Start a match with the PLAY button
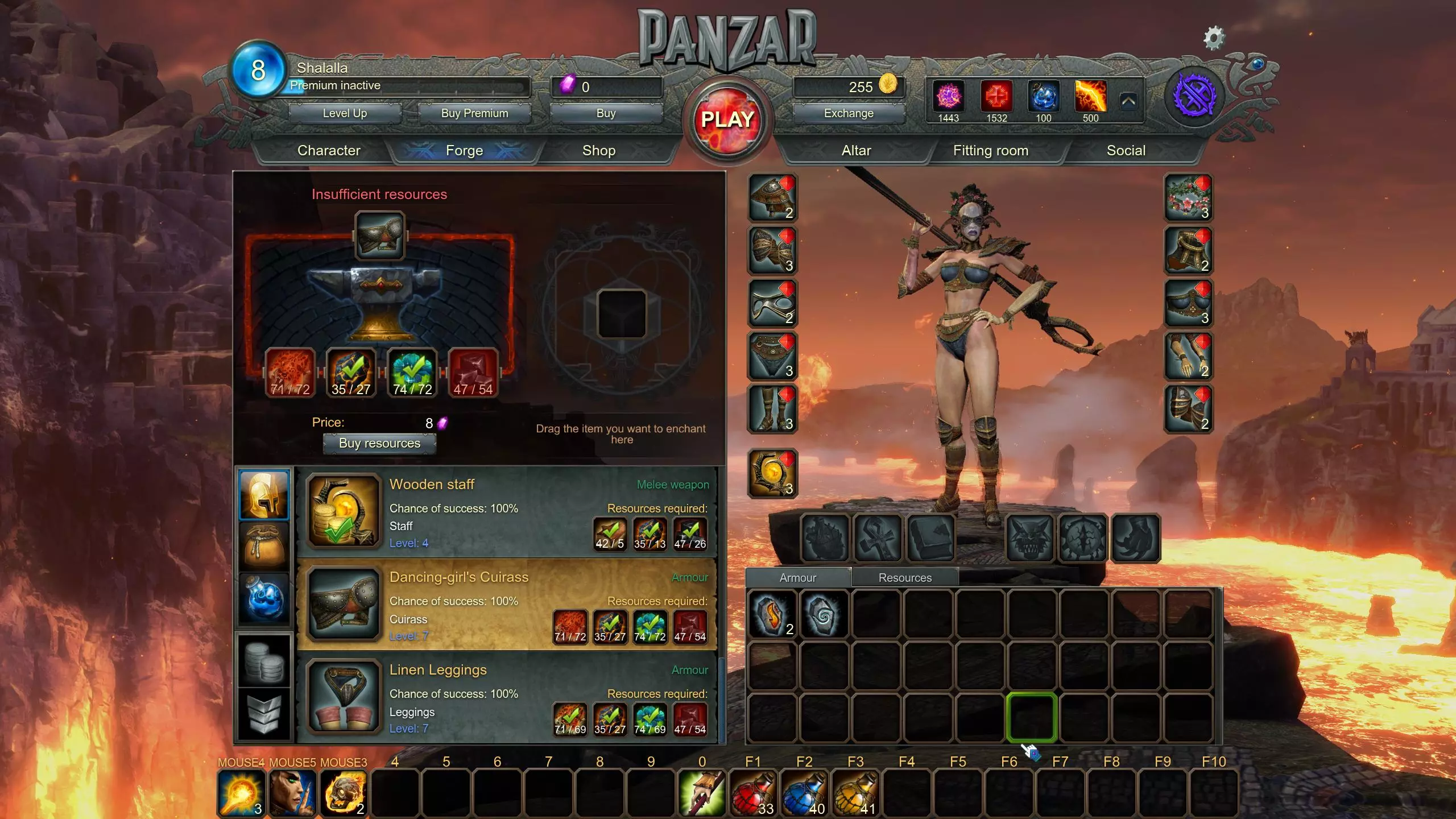 727,119
